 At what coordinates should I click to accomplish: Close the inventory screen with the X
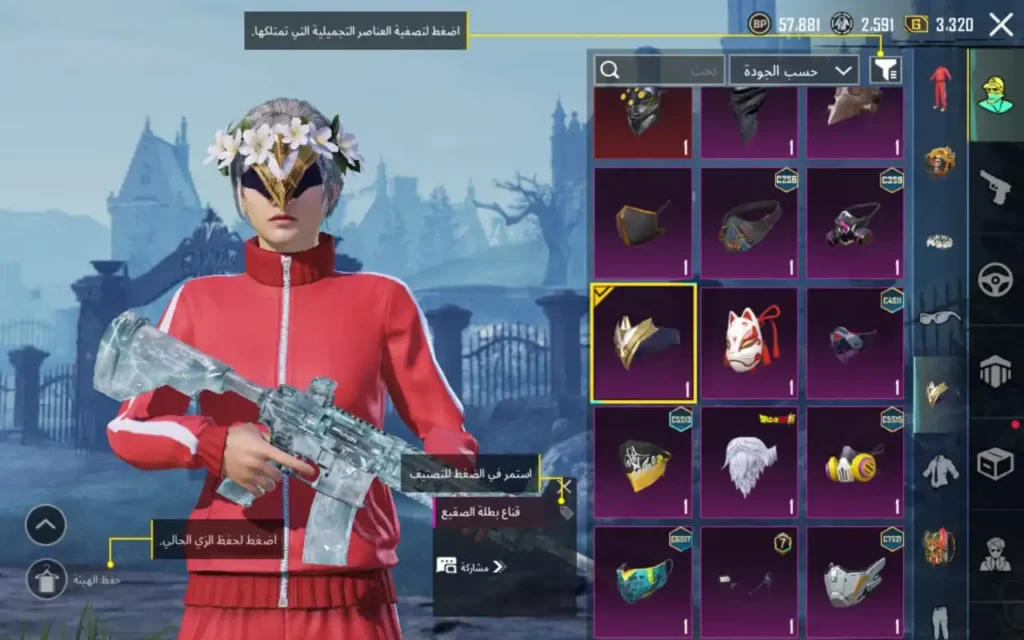pos(1000,26)
